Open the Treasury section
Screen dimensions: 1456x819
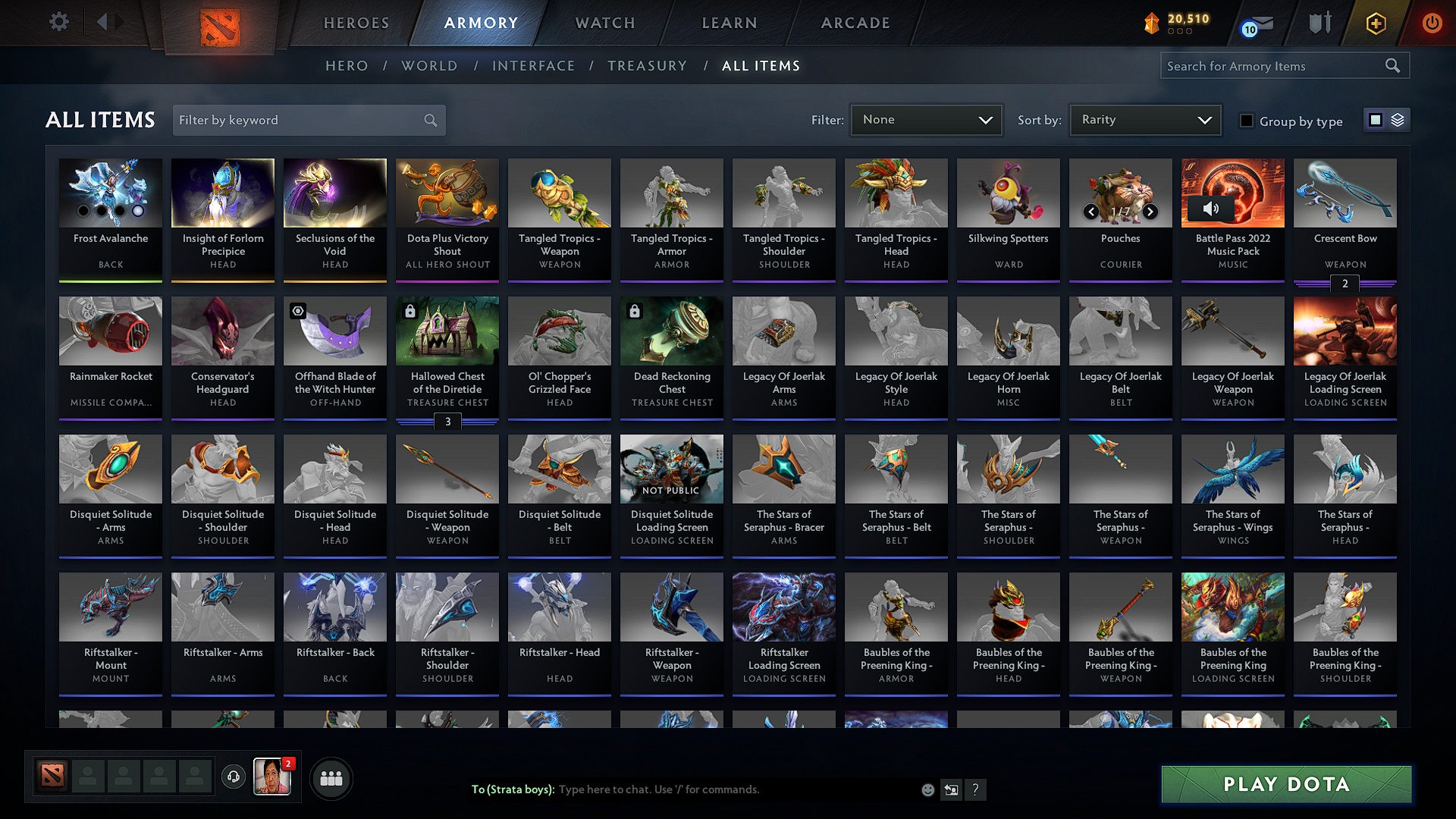pyautogui.click(x=647, y=65)
